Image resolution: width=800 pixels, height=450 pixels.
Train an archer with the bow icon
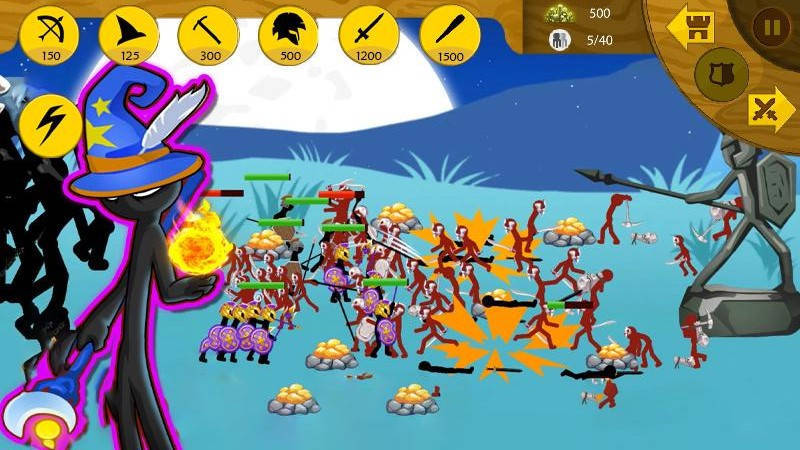(49, 34)
